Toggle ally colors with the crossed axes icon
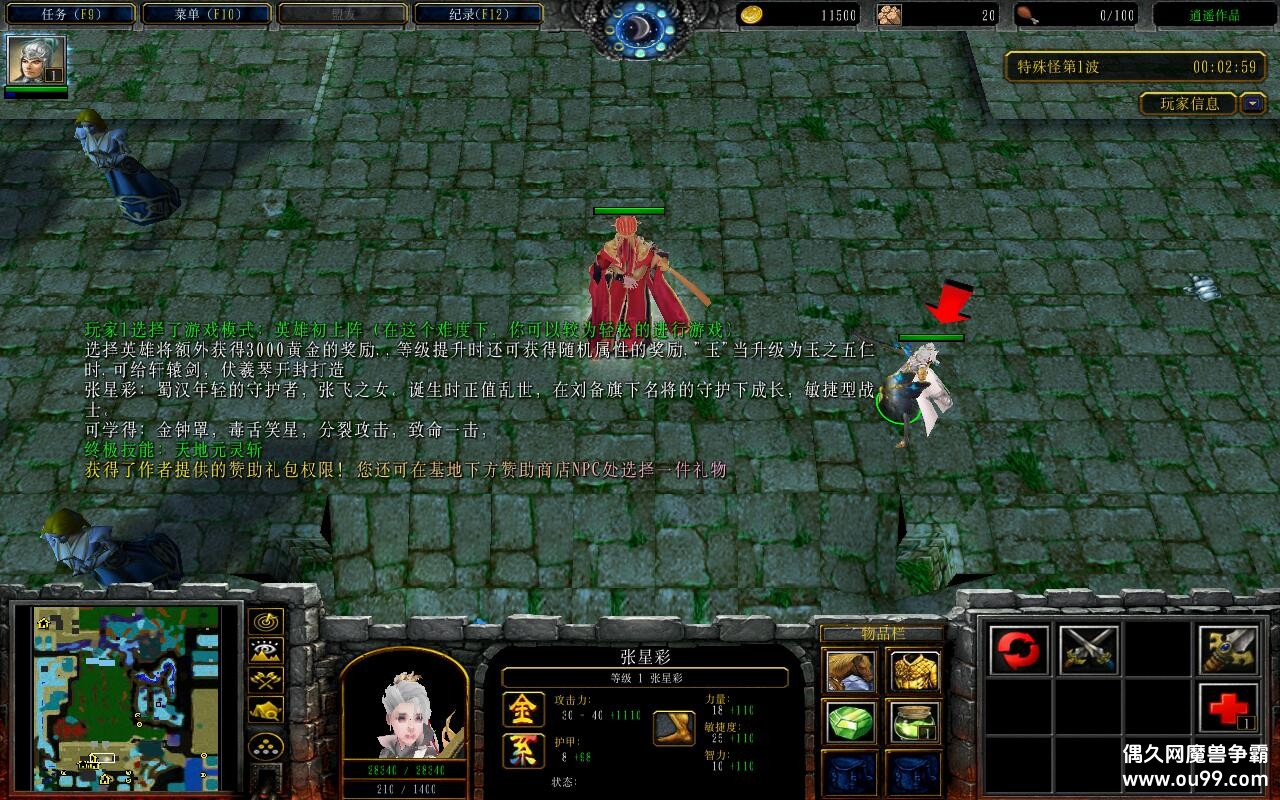The width and height of the screenshot is (1280, 800). [x=264, y=679]
